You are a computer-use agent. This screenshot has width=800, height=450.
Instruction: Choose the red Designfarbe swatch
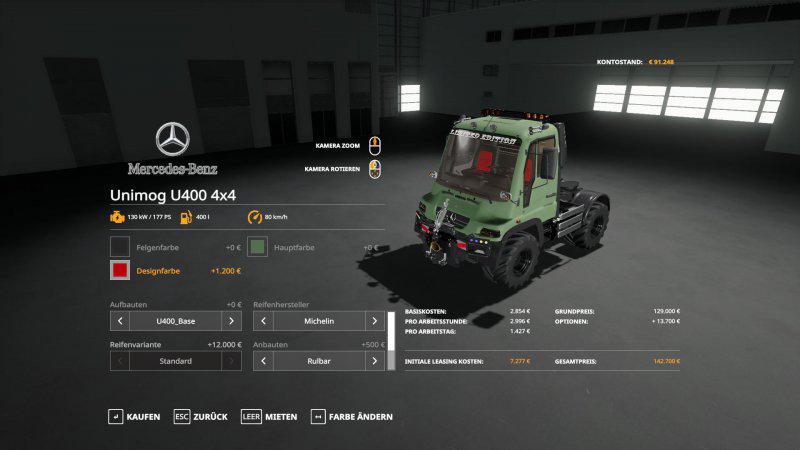(120, 271)
